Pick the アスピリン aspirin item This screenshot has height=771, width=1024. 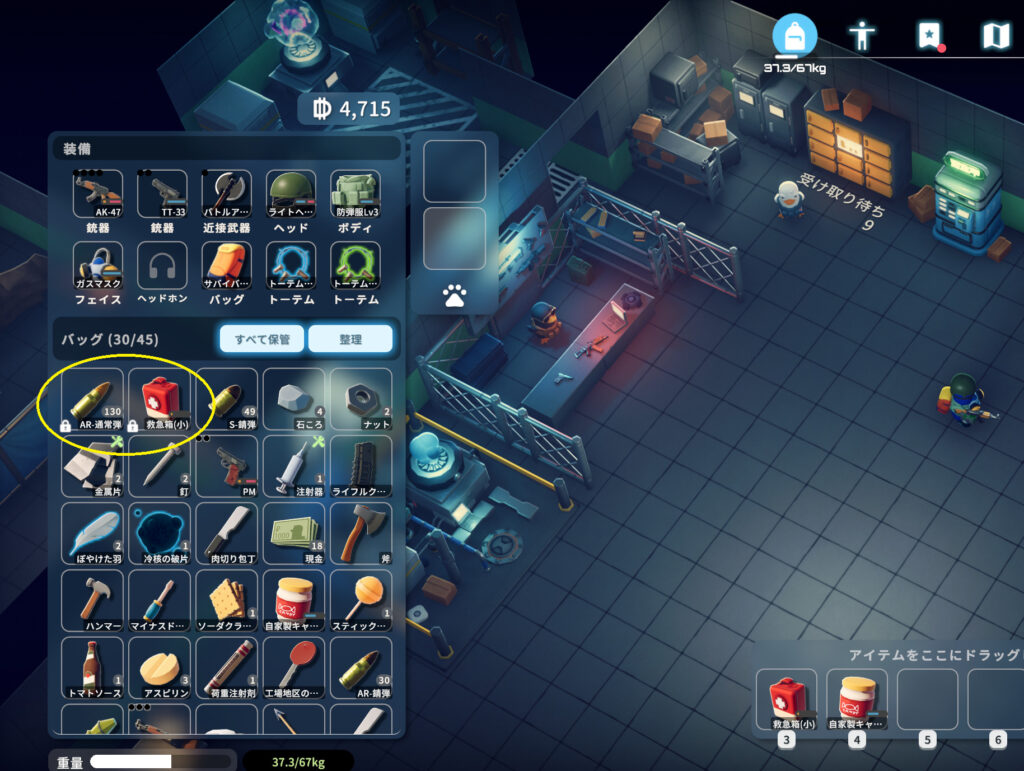pyautogui.click(x=160, y=667)
